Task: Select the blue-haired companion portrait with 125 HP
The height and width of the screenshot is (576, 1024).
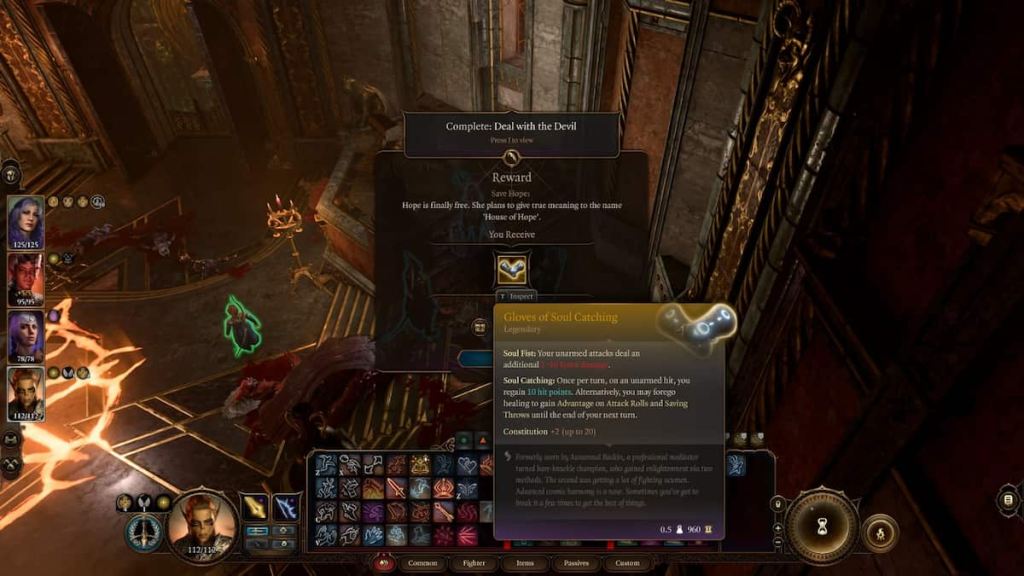Action: [26, 219]
